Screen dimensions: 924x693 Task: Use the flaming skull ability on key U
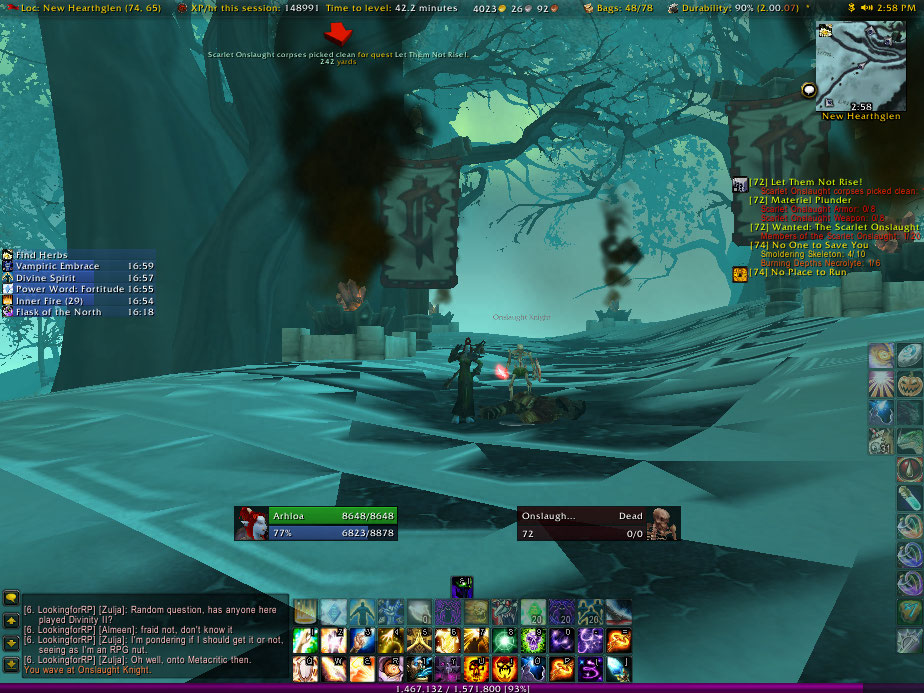(x=475, y=667)
